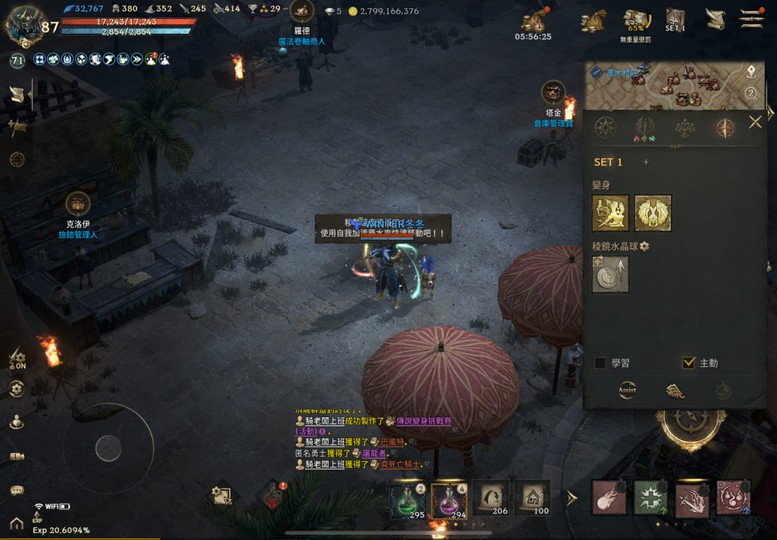Open the SET 1 preset icon in the top bar
Screen dimensions: 777x540
coord(675,20)
